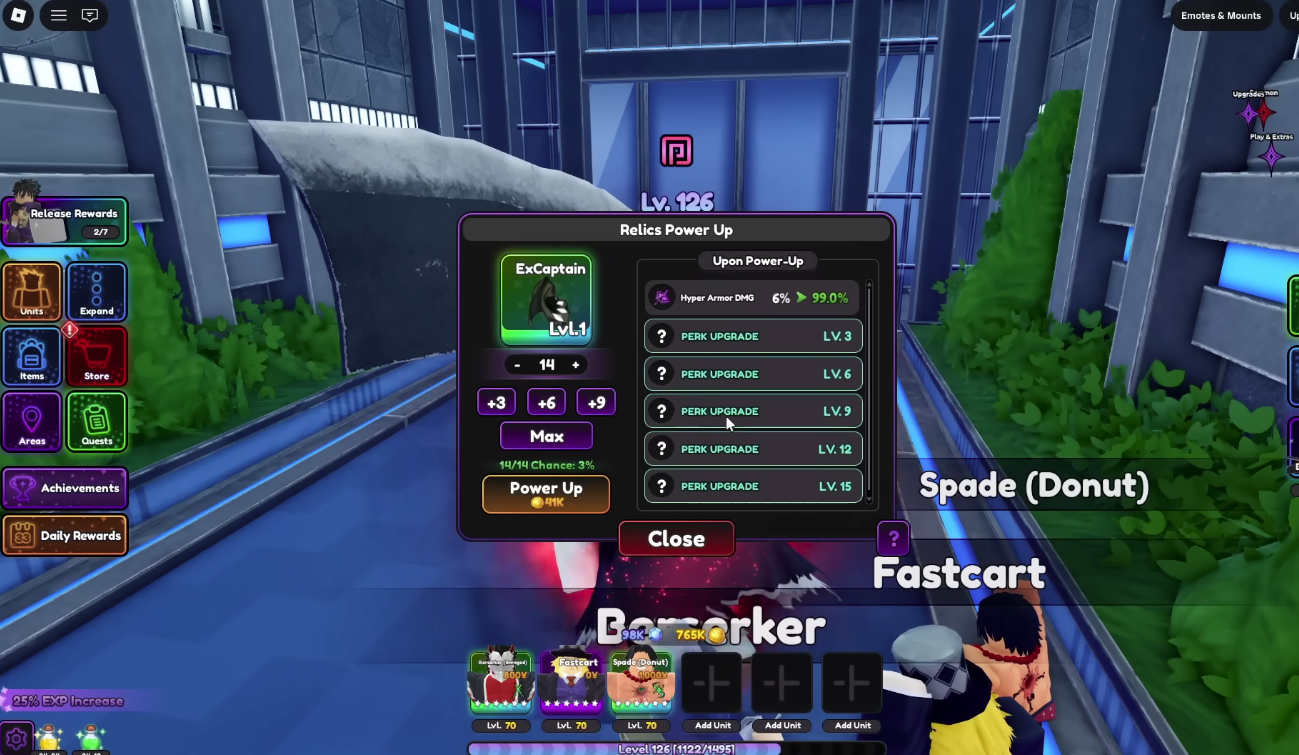Viewport: 1299px width, 755px height.
Task: Open the Emotes & Mounts panel
Action: pyautogui.click(x=1221, y=15)
